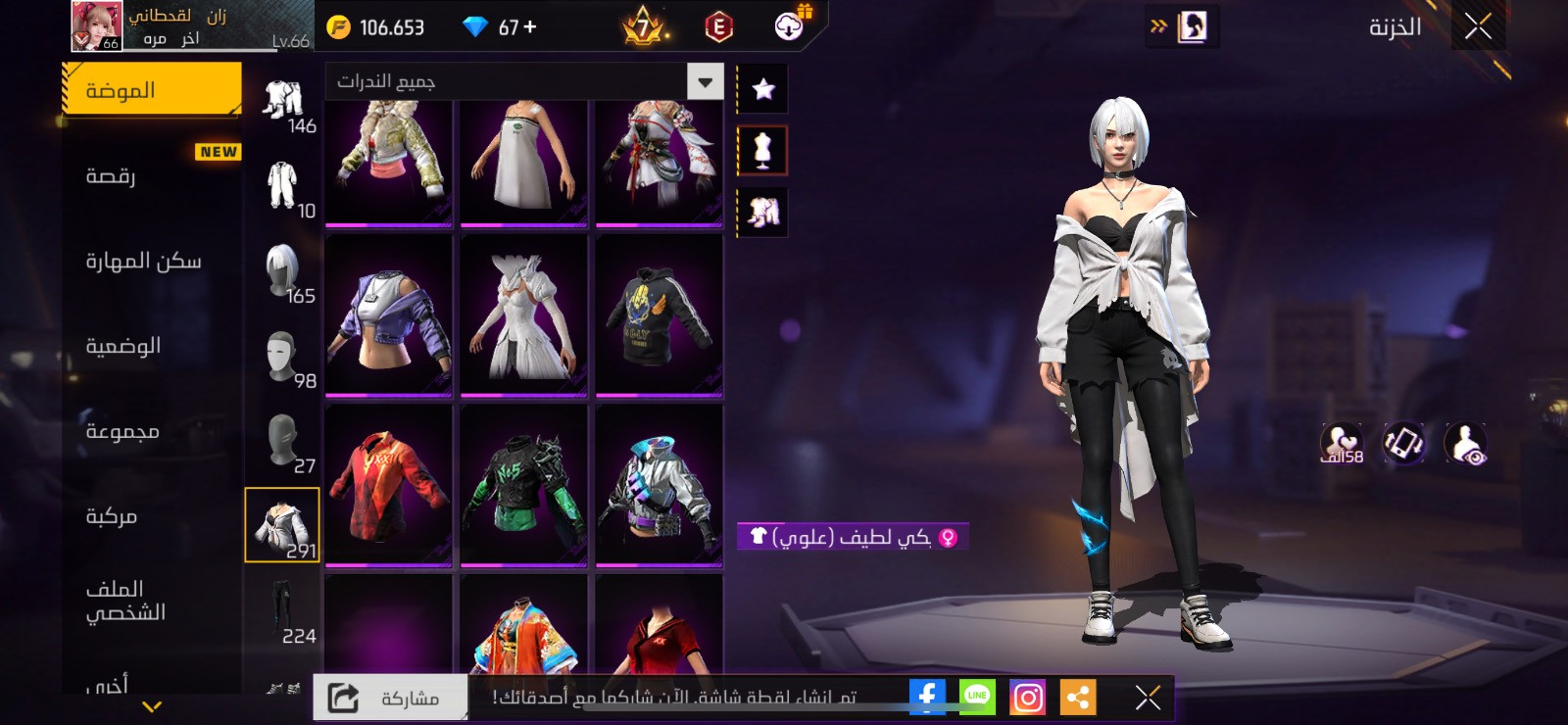The width and height of the screenshot is (1568, 725).
Task: Select the black pants category icon
Action: [x=282, y=610]
